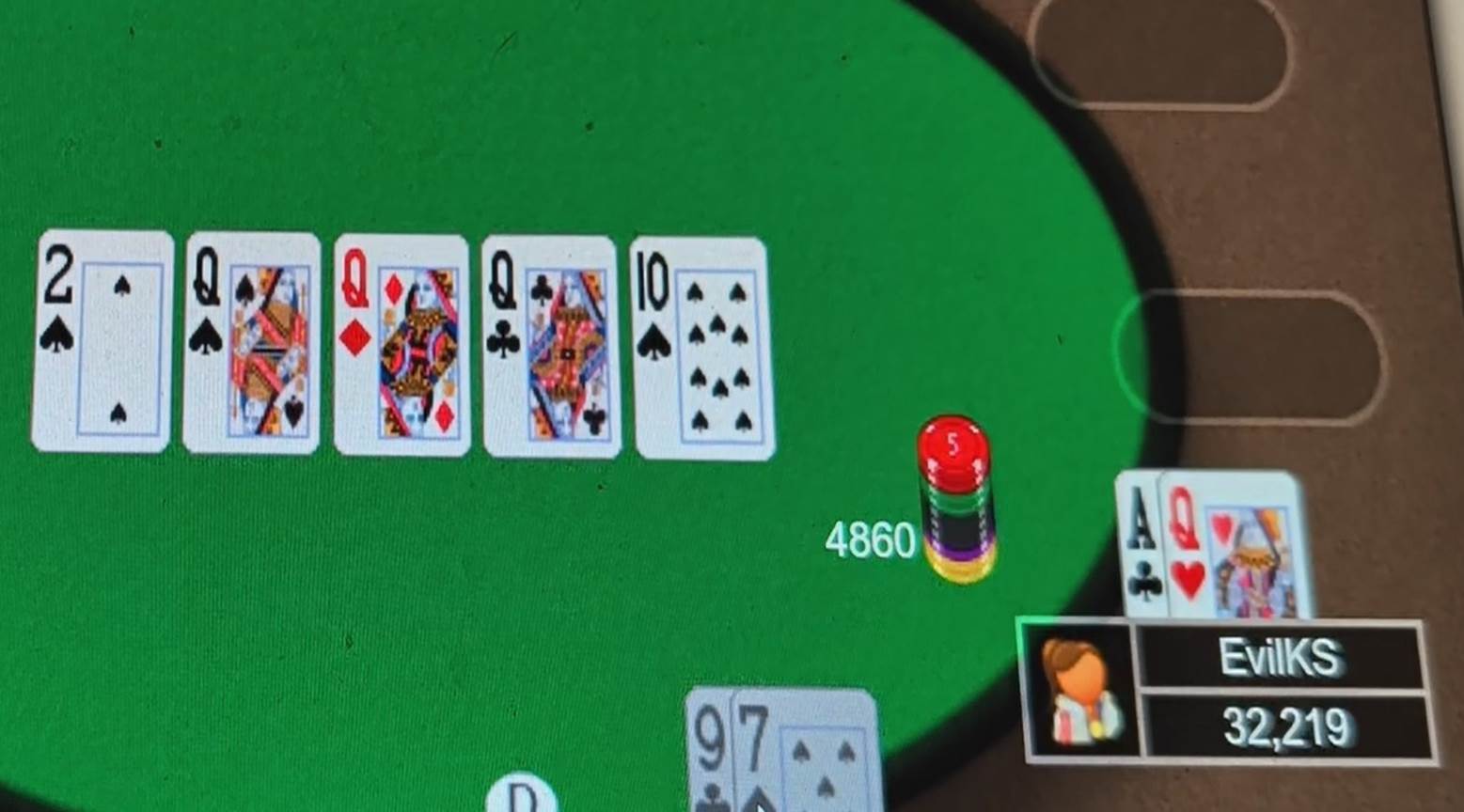Click the 10 of spades community card
The width and height of the screenshot is (1464, 812).
point(702,348)
